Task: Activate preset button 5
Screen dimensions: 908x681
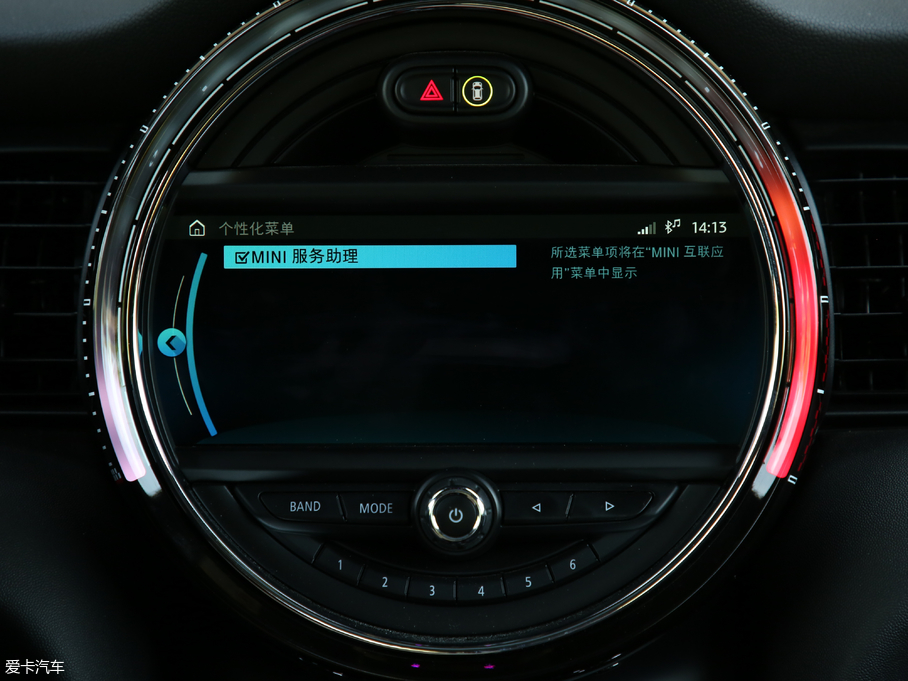Action: 527,581
